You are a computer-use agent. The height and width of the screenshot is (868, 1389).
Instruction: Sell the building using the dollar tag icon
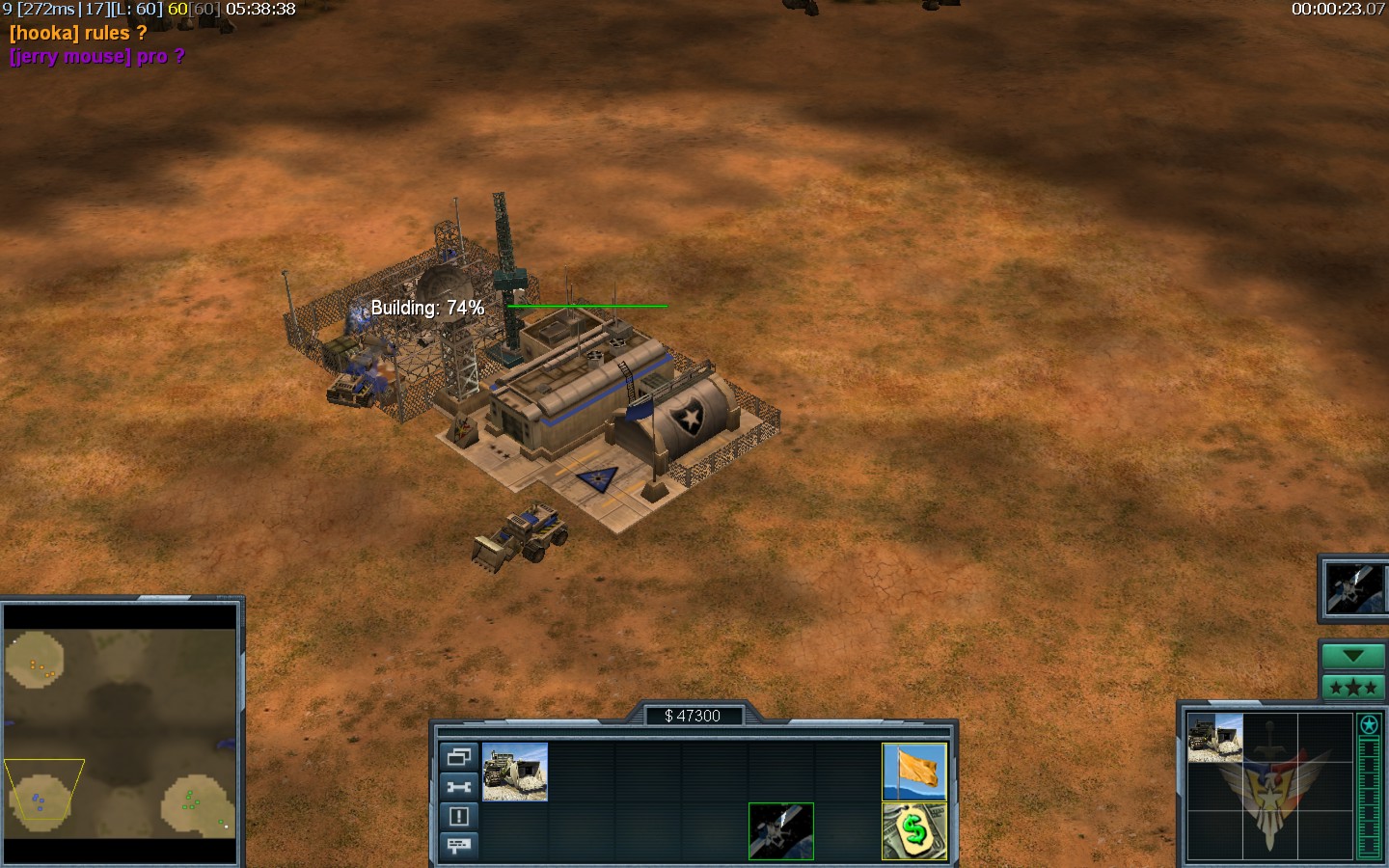[914, 830]
